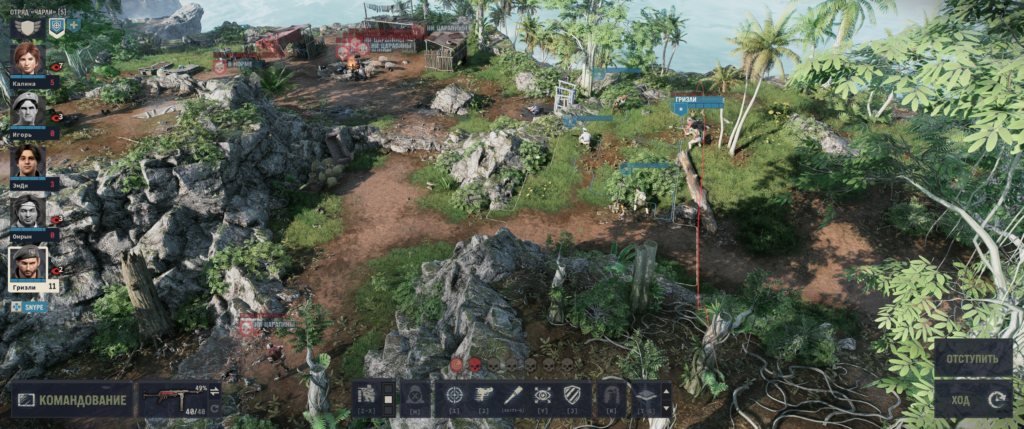Open the Командование (Command) menu
1024x429 pixels.
click(72, 400)
